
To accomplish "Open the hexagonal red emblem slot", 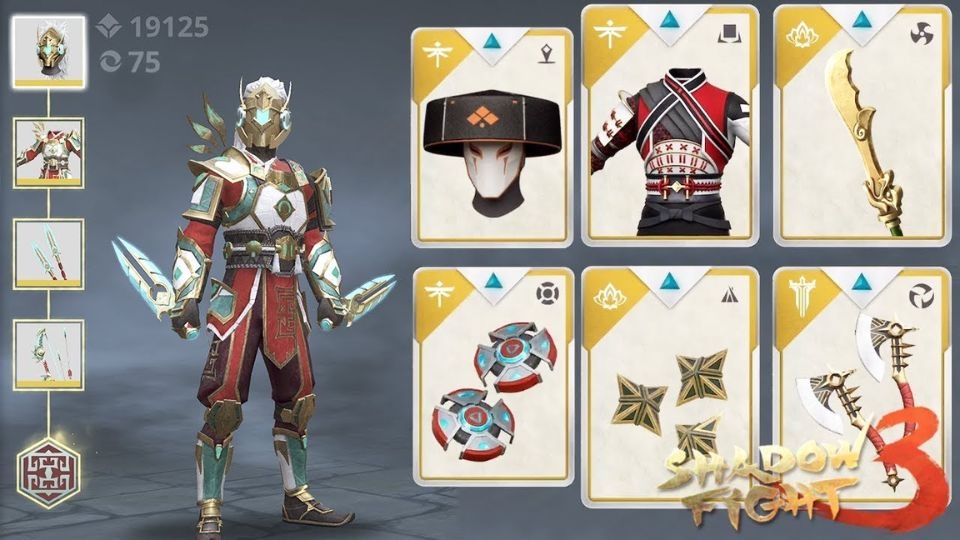I will (x=48, y=468).
